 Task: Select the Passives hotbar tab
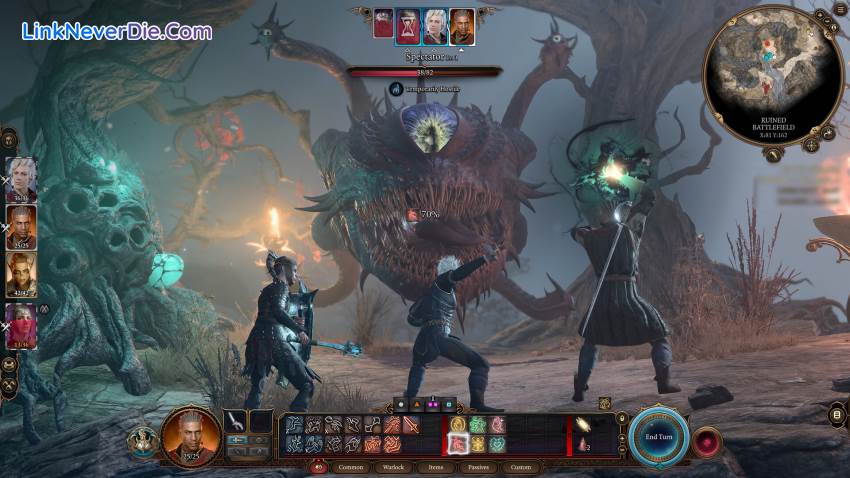coord(478,467)
